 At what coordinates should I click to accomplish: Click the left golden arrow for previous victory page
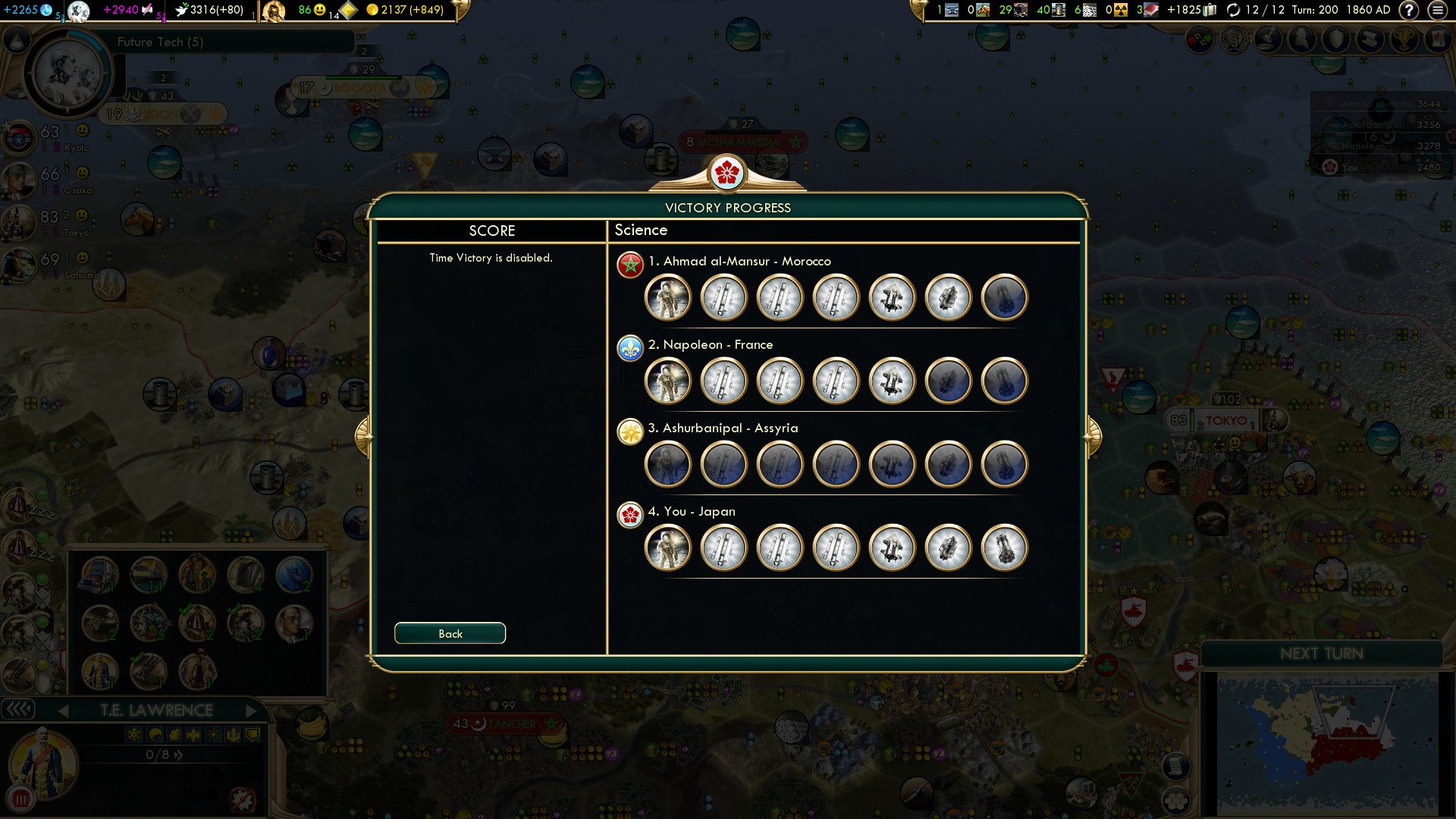tap(364, 436)
